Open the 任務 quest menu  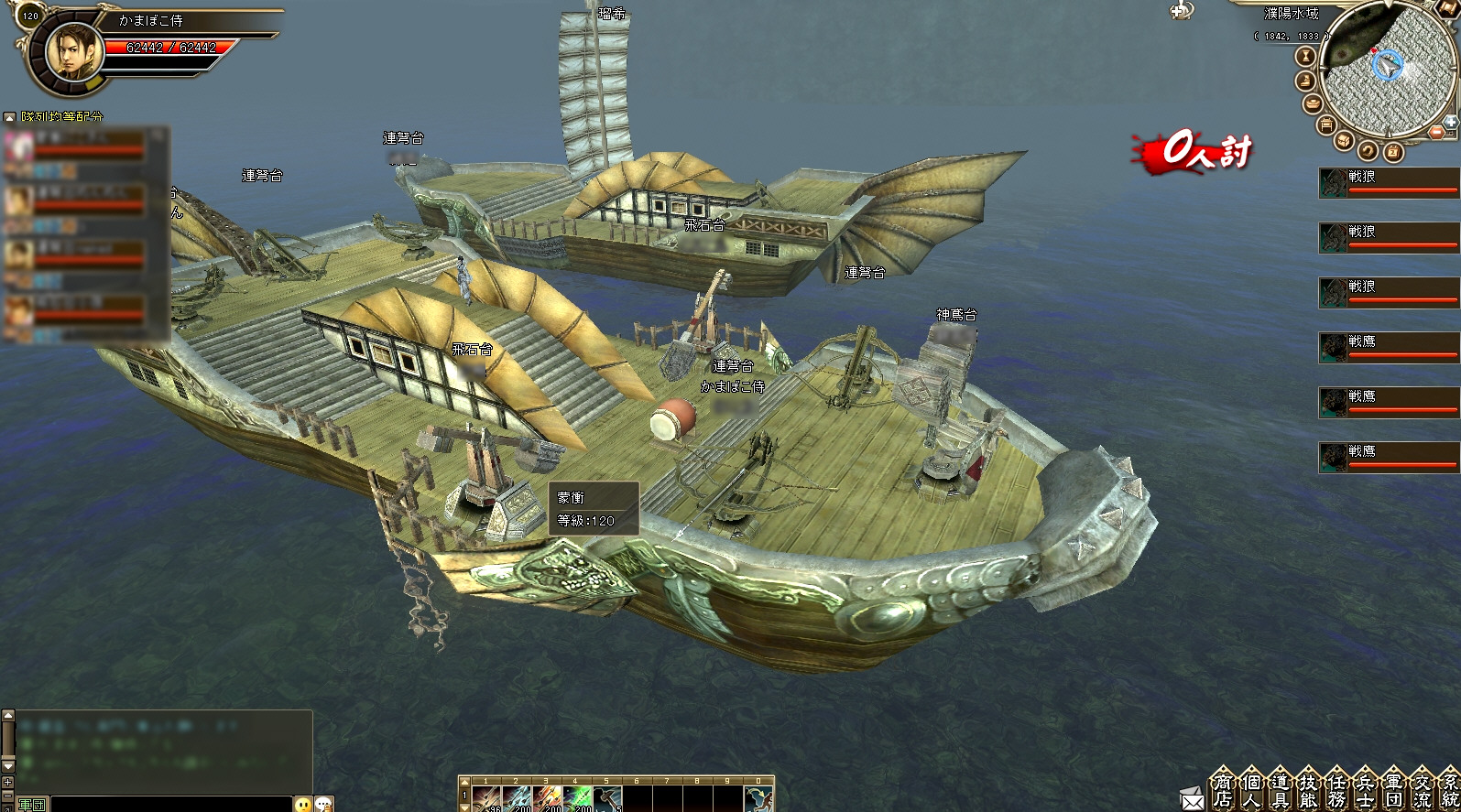coord(1336,790)
